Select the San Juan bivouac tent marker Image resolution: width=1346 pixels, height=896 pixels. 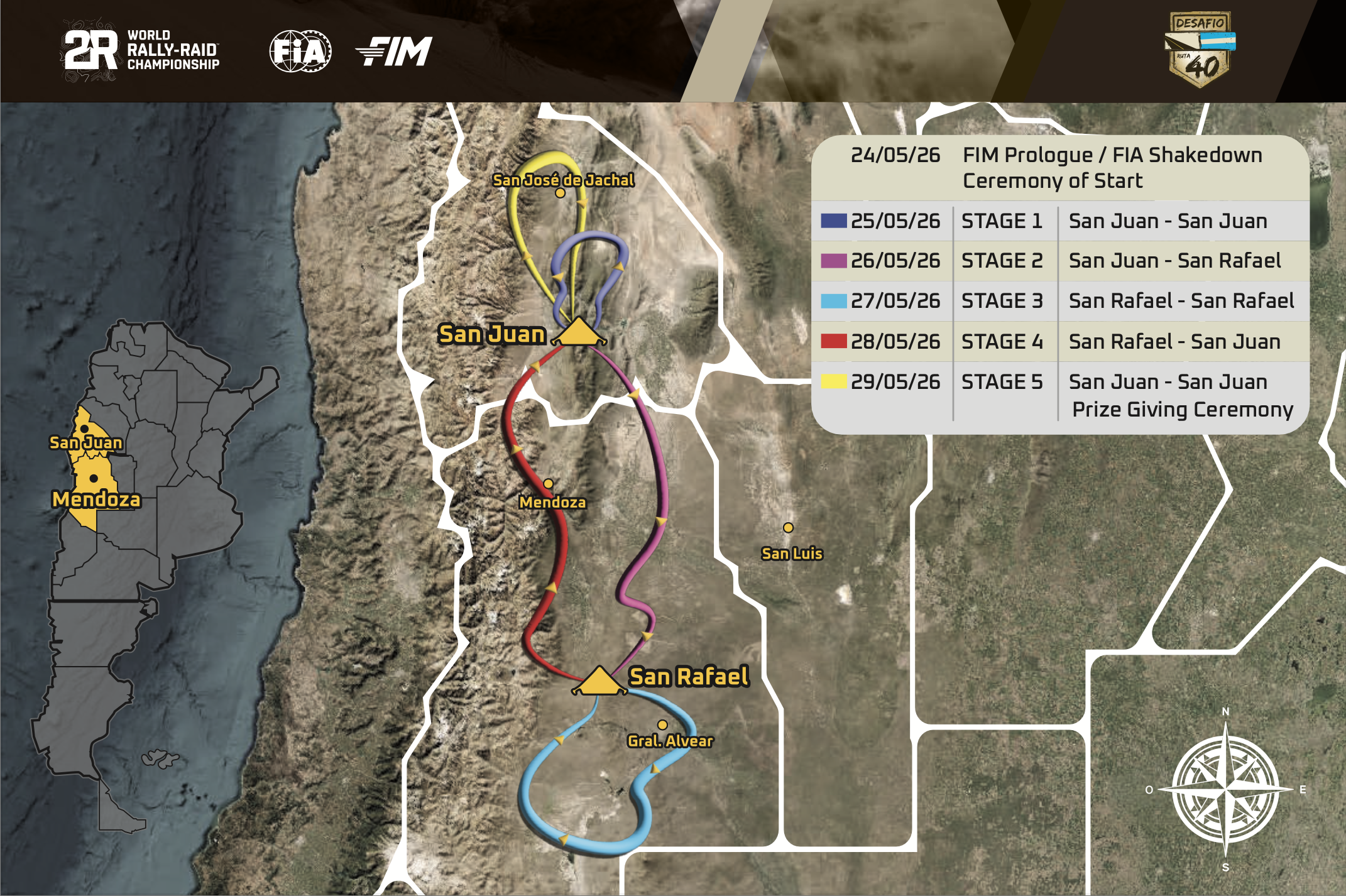pos(578,332)
